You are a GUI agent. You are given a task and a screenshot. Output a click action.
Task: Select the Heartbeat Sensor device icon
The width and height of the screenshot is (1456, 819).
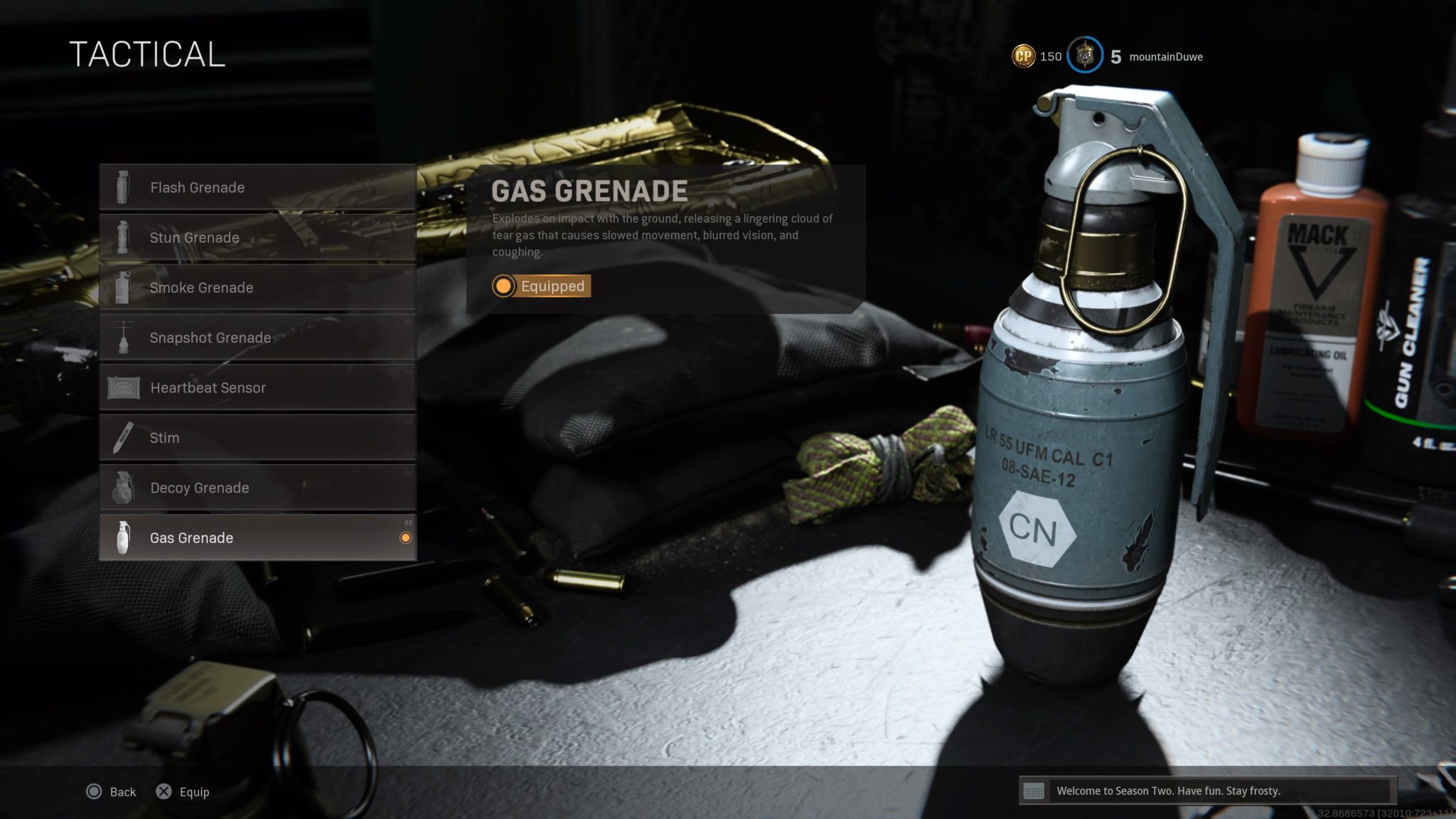pyautogui.click(x=124, y=387)
